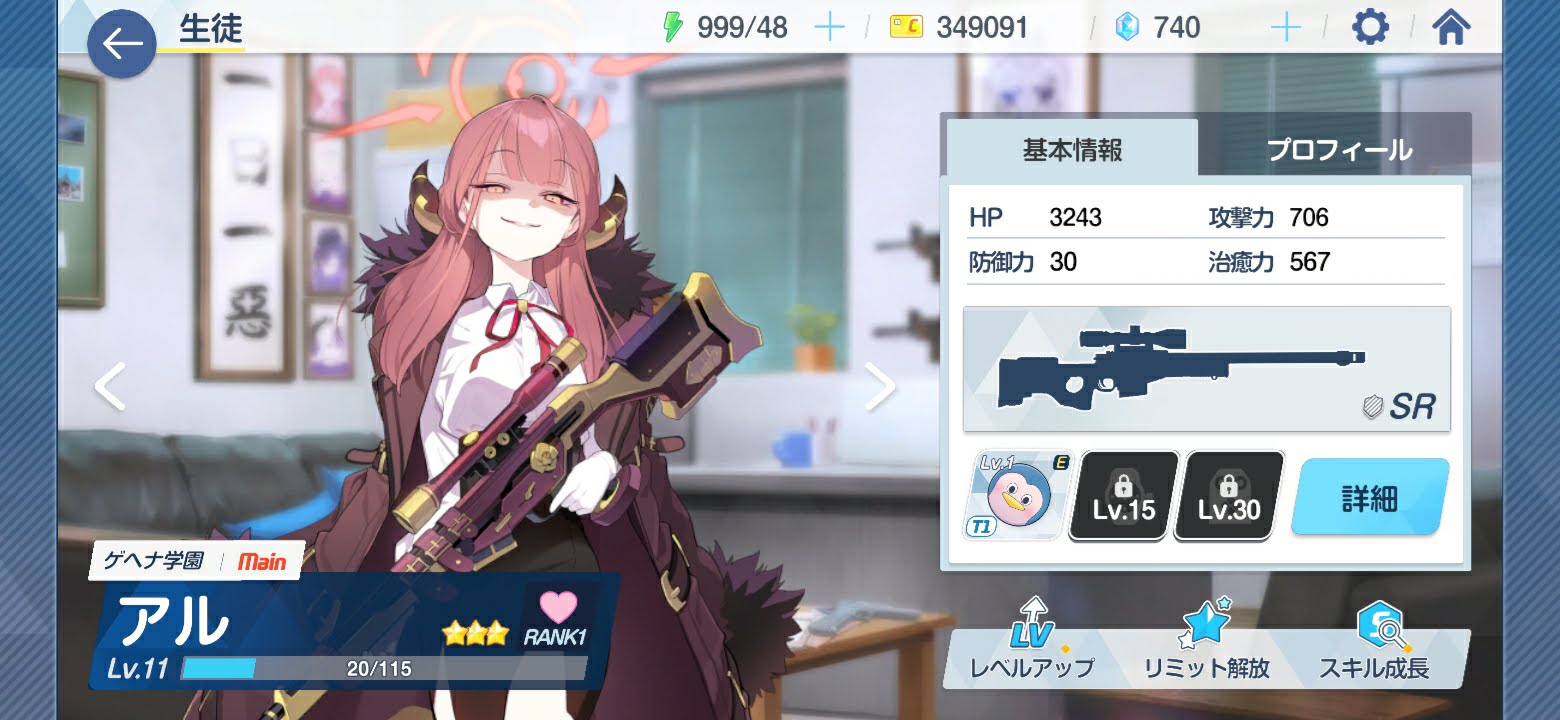Switch to the プロフィール tab
Screen dimensions: 1560x720
[1339, 150]
